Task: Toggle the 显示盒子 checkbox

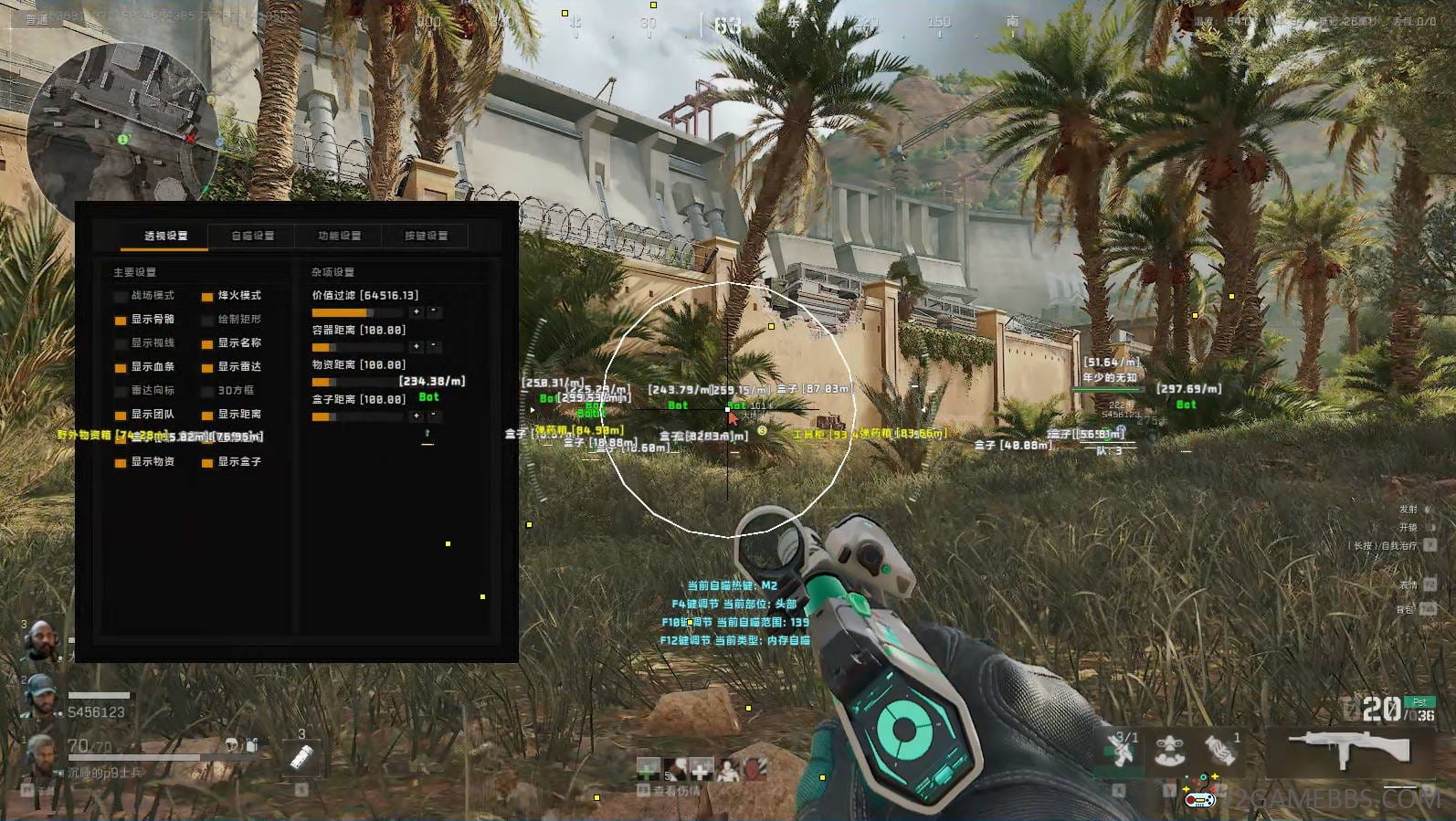Action: [207, 462]
